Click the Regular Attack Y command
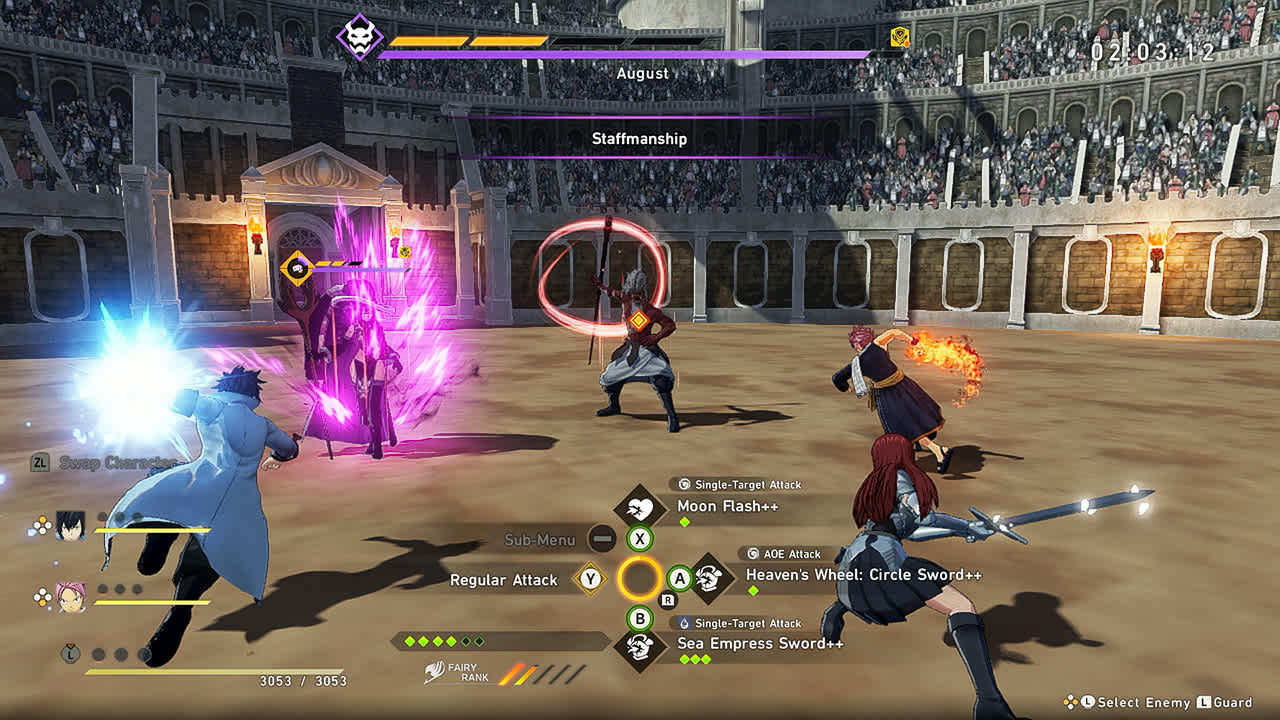The height and width of the screenshot is (720, 1280). tap(589, 579)
